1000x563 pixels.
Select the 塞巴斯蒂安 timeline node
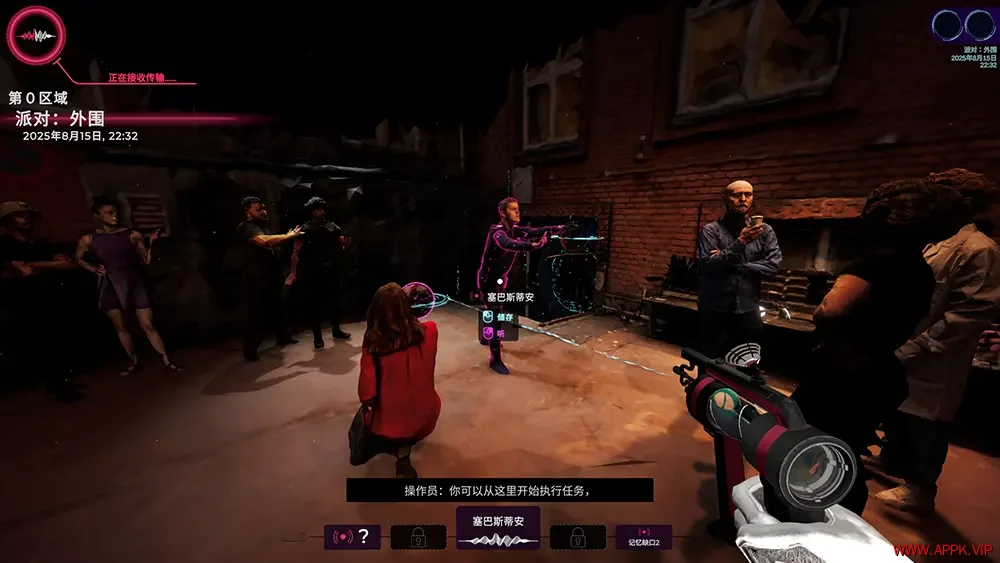(x=498, y=528)
